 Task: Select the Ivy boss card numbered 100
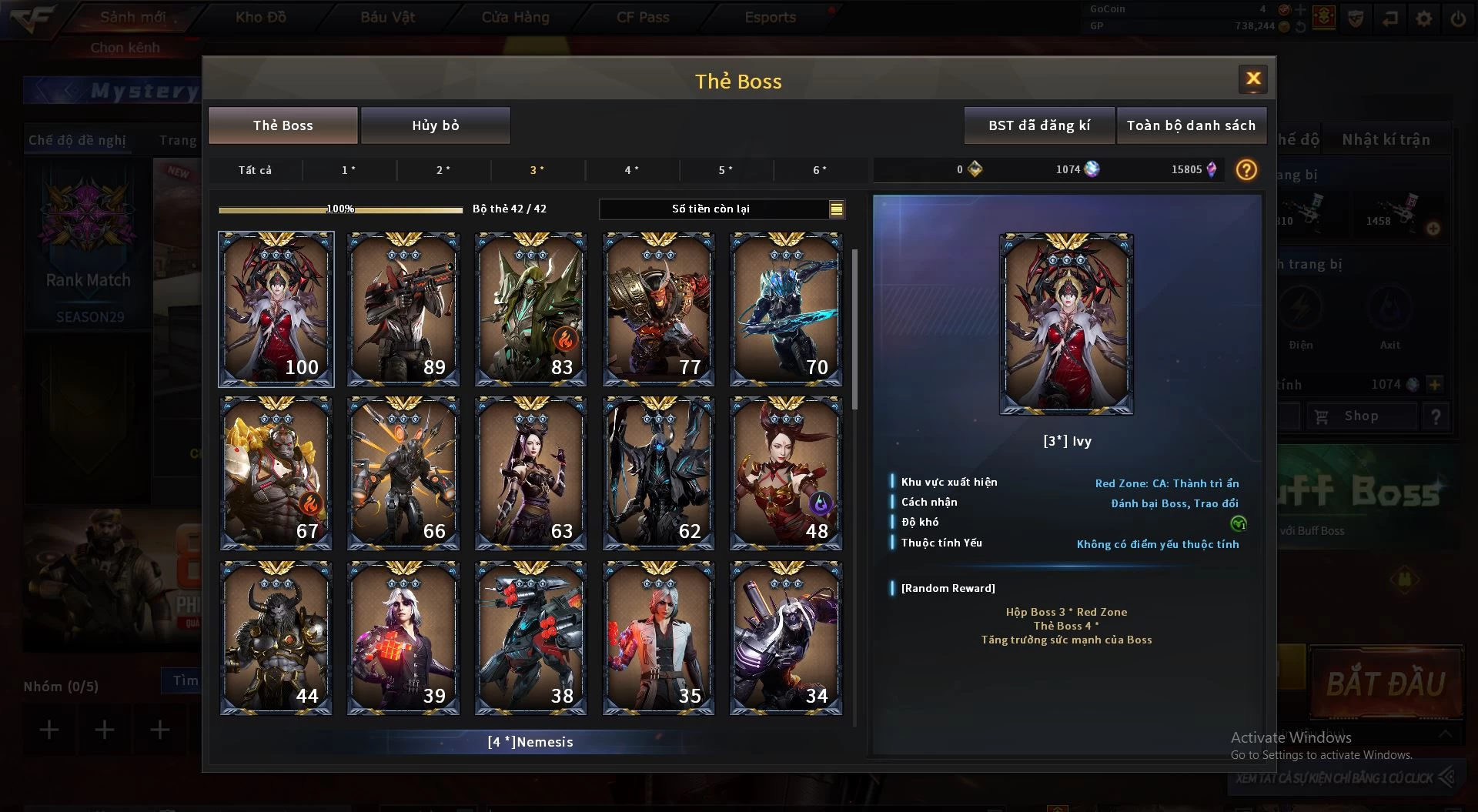tap(276, 309)
